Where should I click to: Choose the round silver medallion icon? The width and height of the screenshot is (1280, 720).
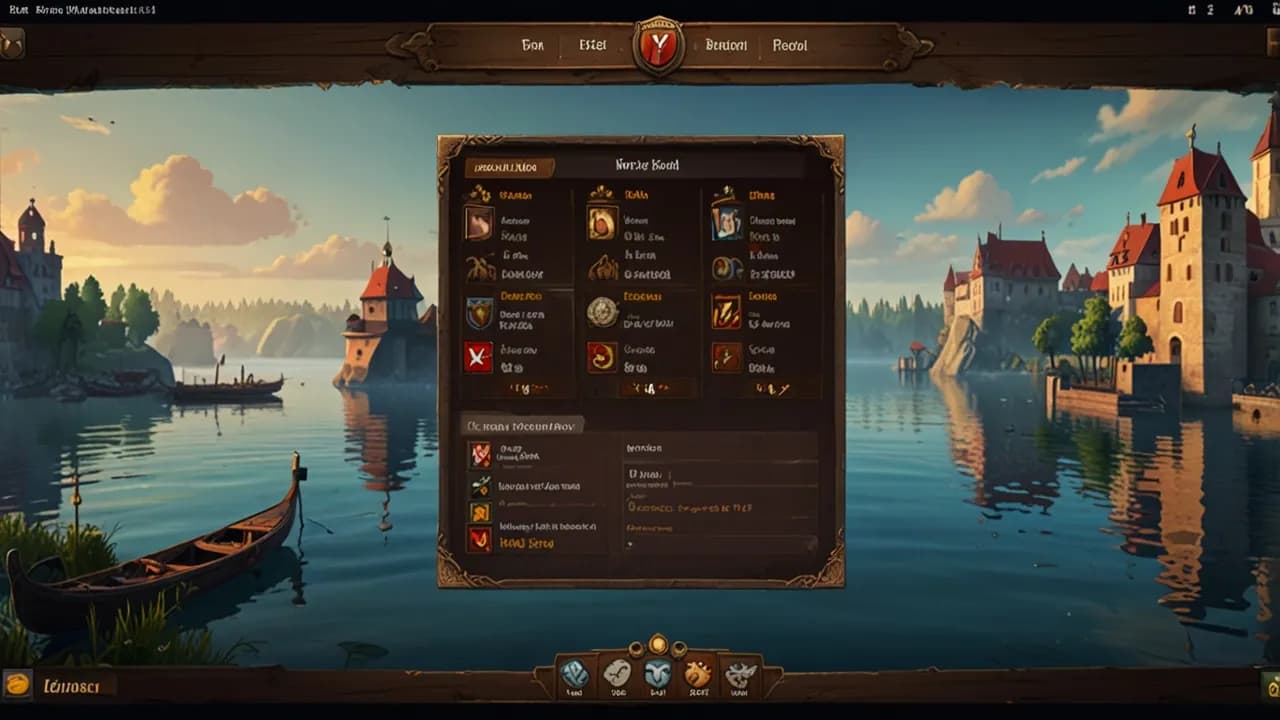(x=602, y=312)
